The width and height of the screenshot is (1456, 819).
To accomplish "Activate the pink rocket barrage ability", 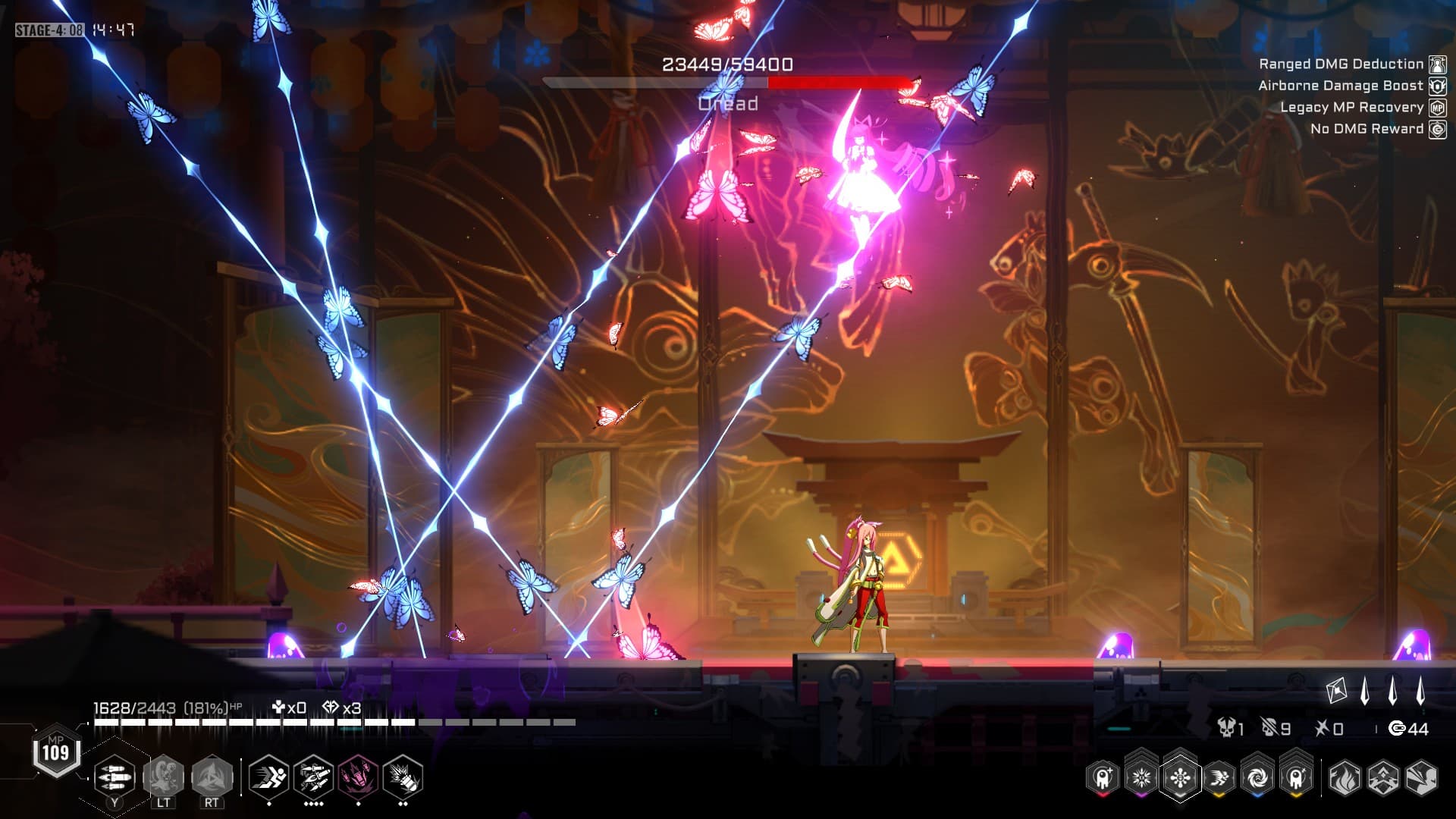I will 358,777.
